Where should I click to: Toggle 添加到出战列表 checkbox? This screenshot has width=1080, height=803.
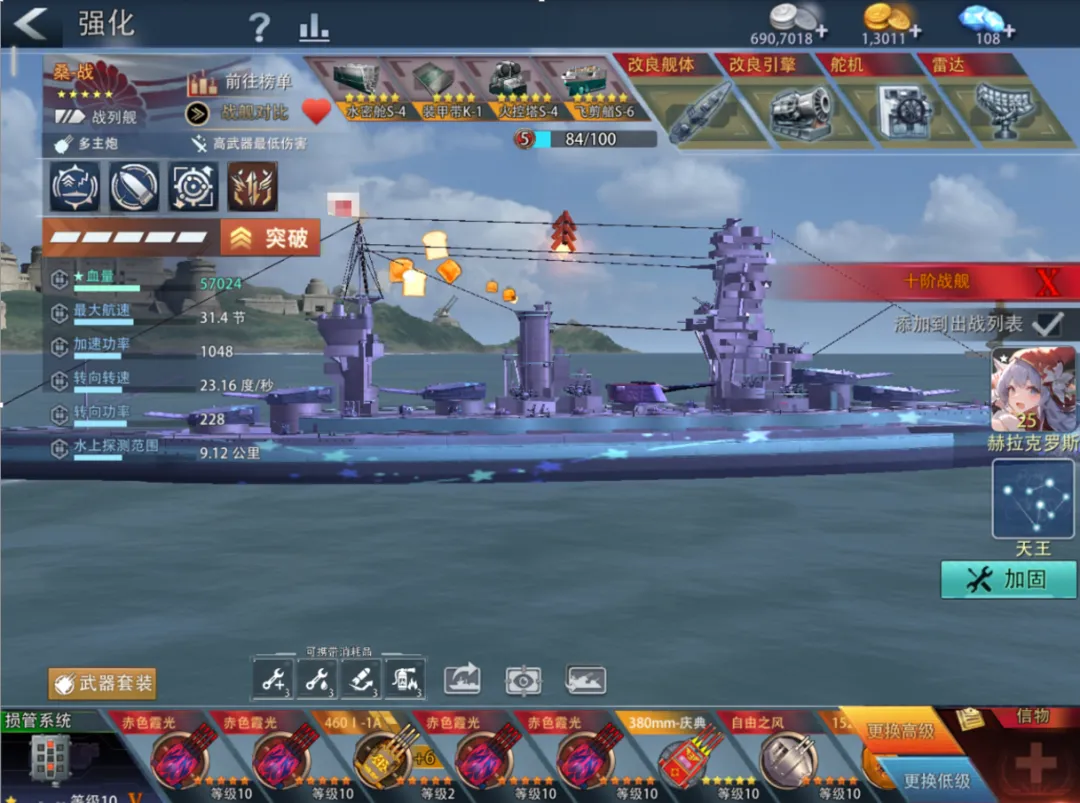1046,324
